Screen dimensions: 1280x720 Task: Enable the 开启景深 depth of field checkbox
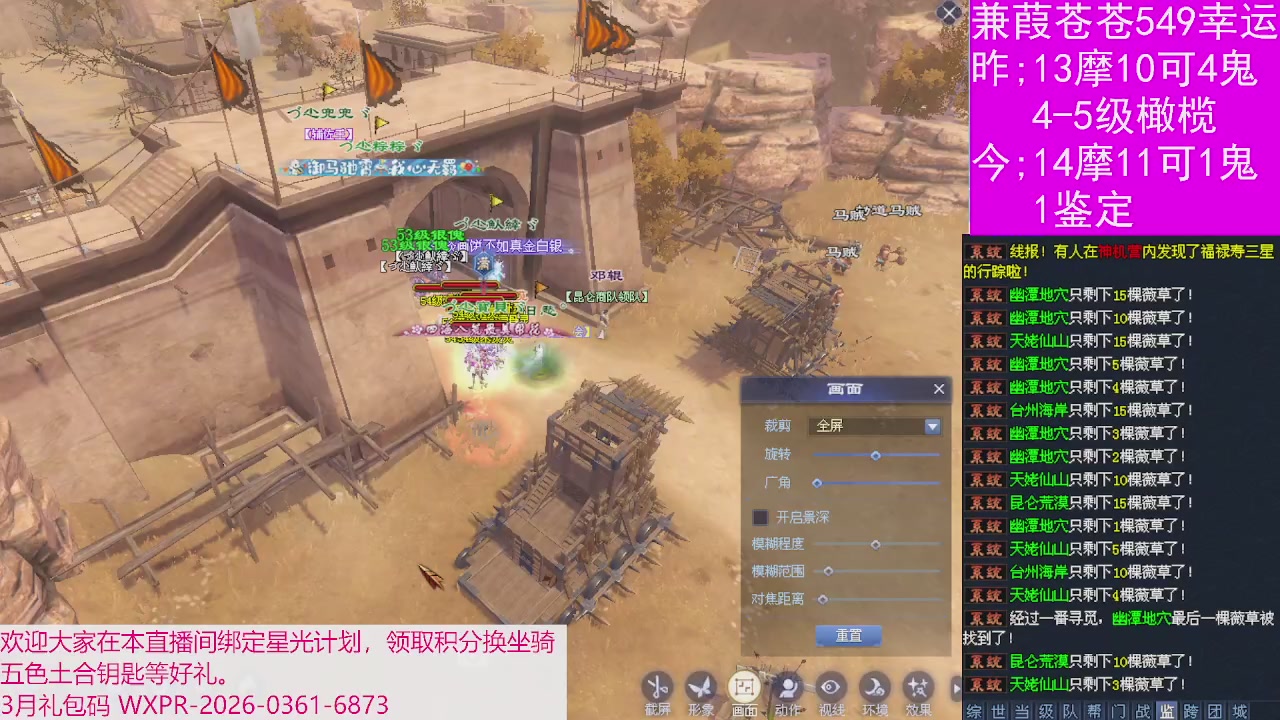760,517
